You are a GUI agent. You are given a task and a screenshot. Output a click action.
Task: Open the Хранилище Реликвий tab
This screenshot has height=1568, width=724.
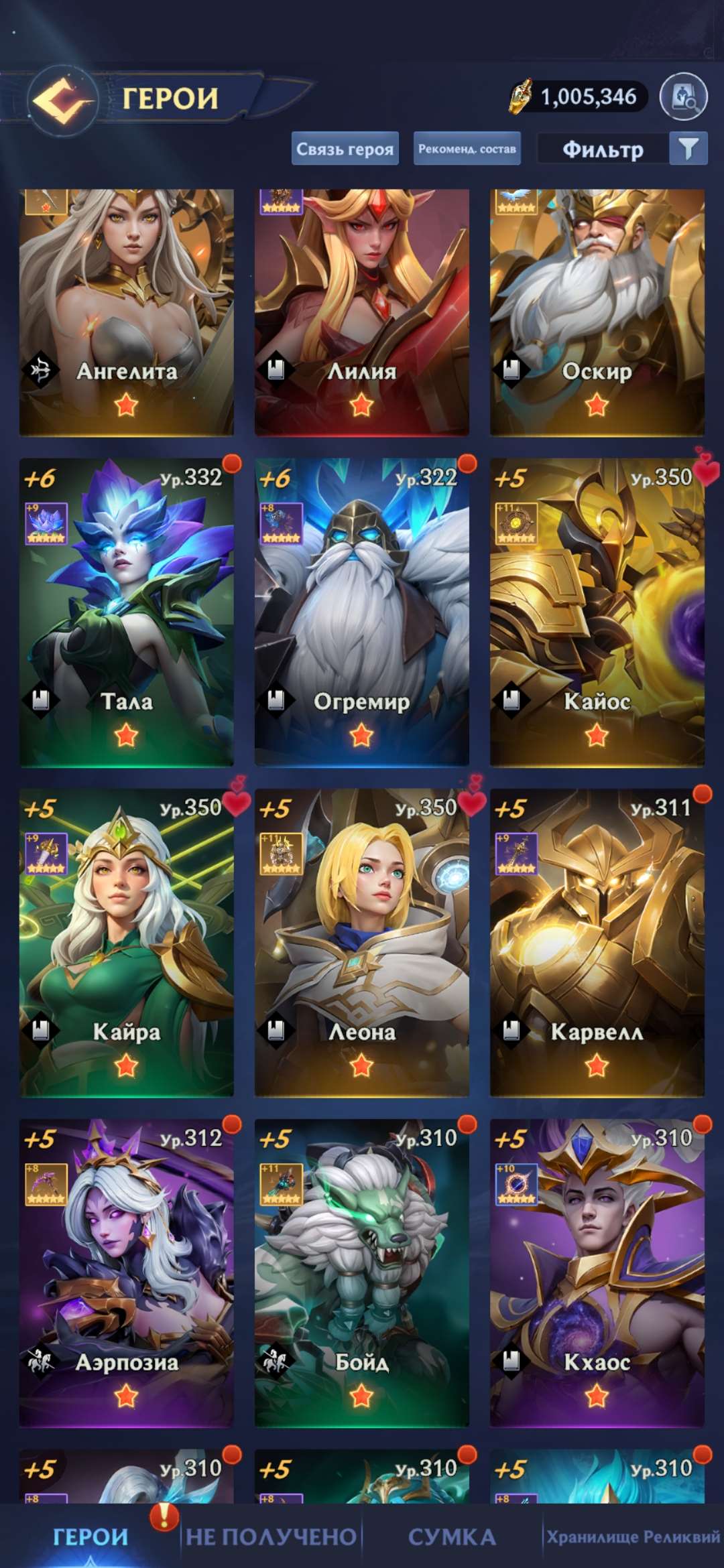(633, 1537)
